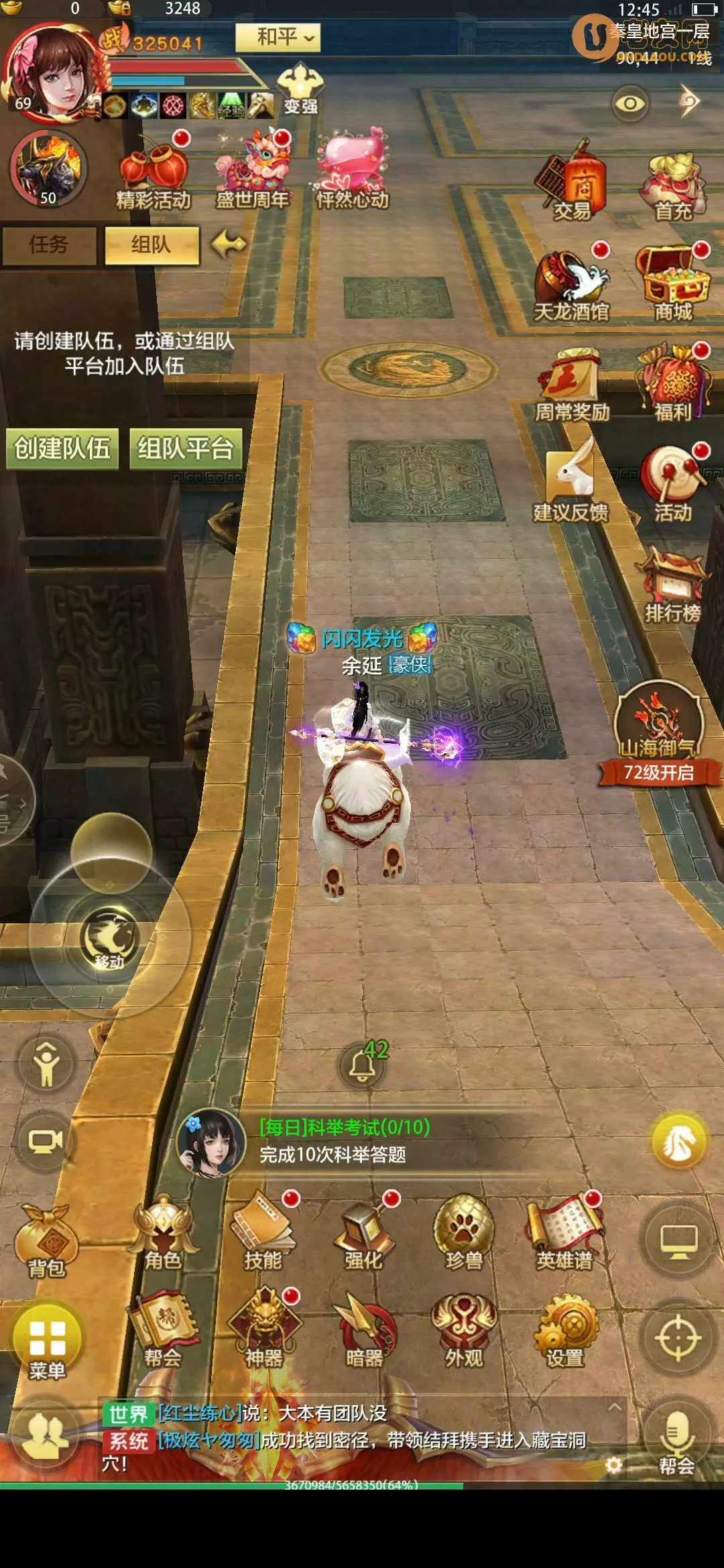Toggle the 菜单 menu button
This screenshot has width=724, height=1568.
coord(47,1342)
